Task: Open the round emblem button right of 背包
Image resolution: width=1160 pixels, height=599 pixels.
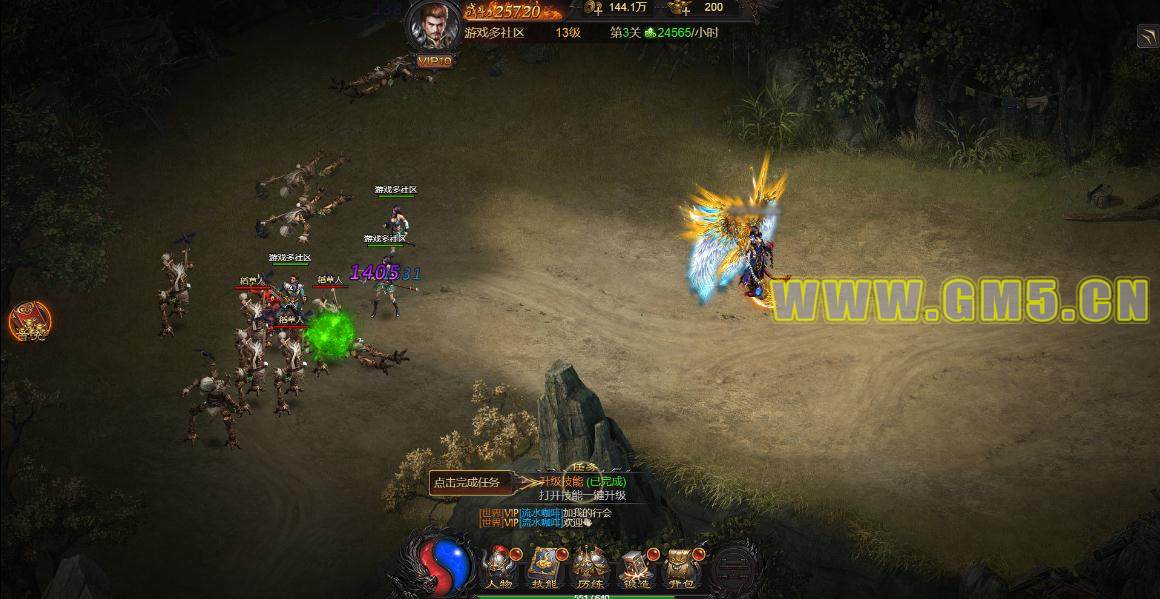Action: (735, 565)
